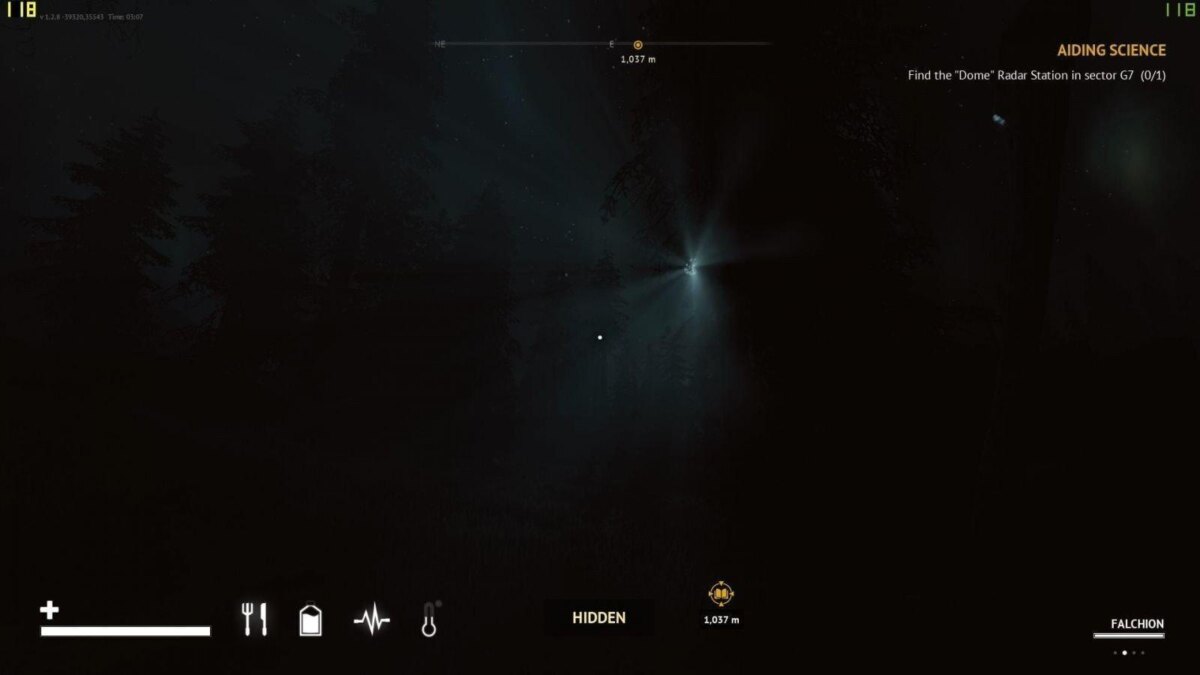Click the HIDDEN stealth indicator
Viewport: 1200px width, 675px height.
coord(599,618)
